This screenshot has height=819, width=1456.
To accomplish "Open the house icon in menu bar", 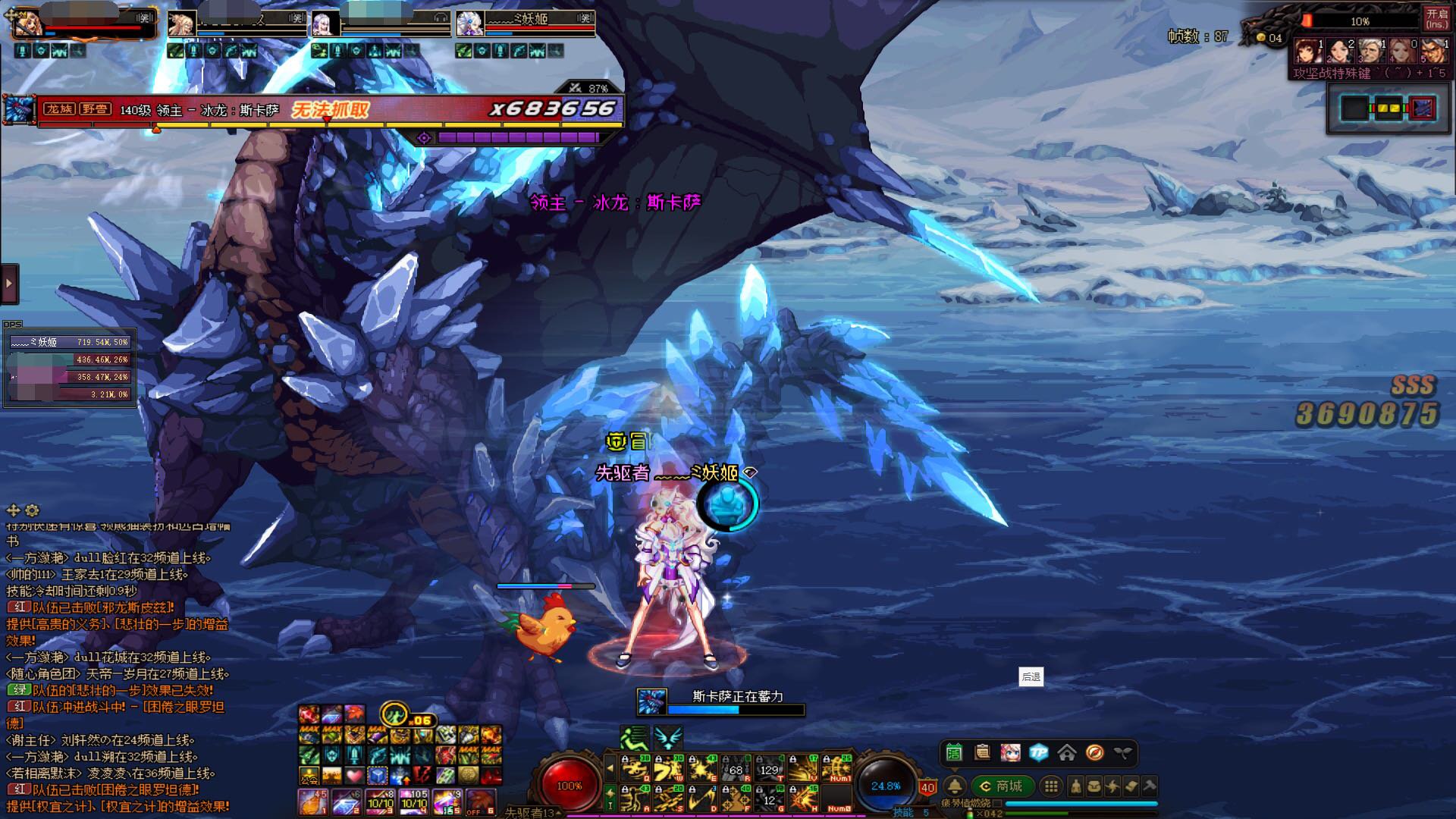I will pos(1066,752).
